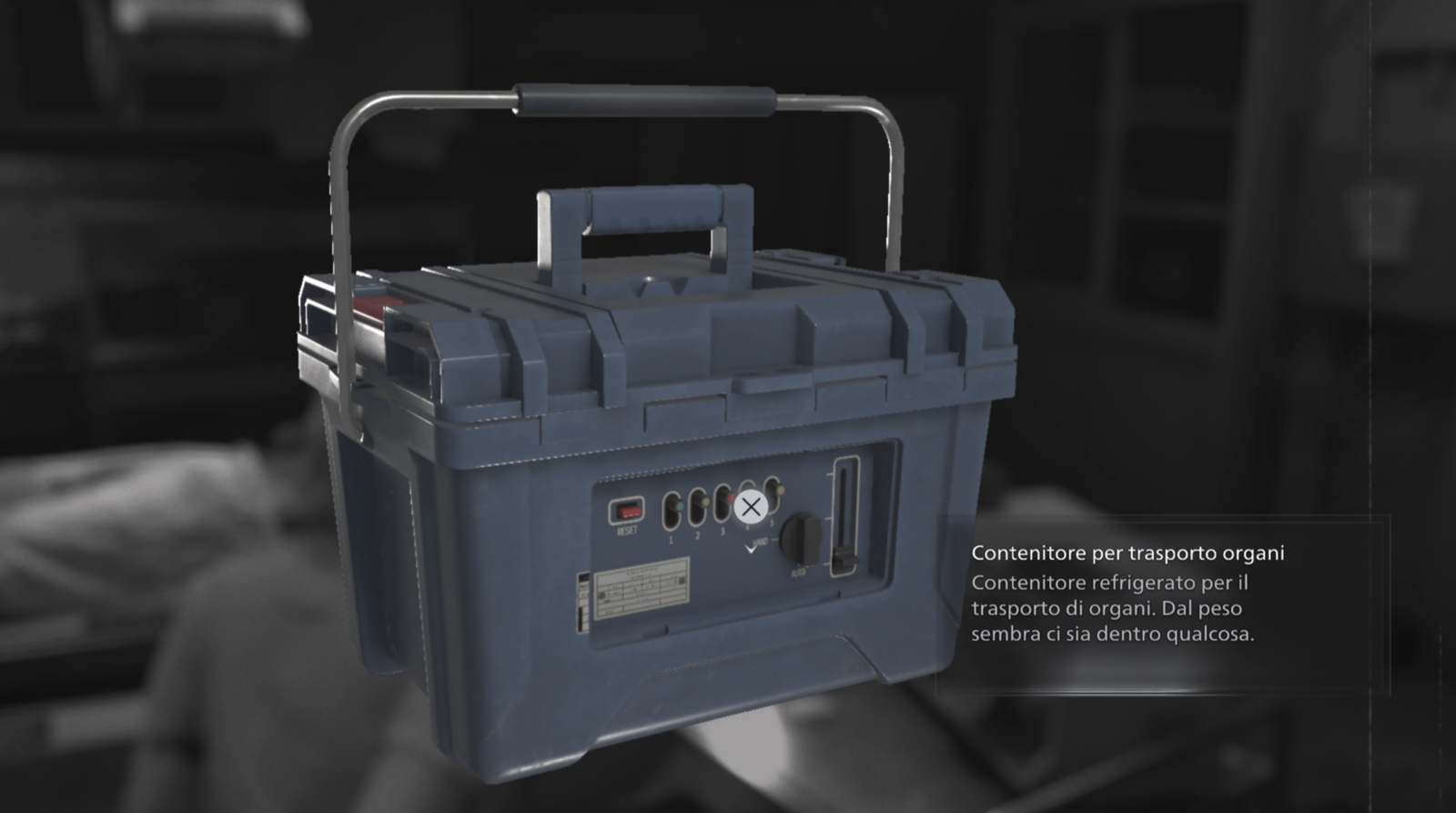
Task: Click the title Contenitore per trasporto organi
Action: click(x=1128, y=552)
